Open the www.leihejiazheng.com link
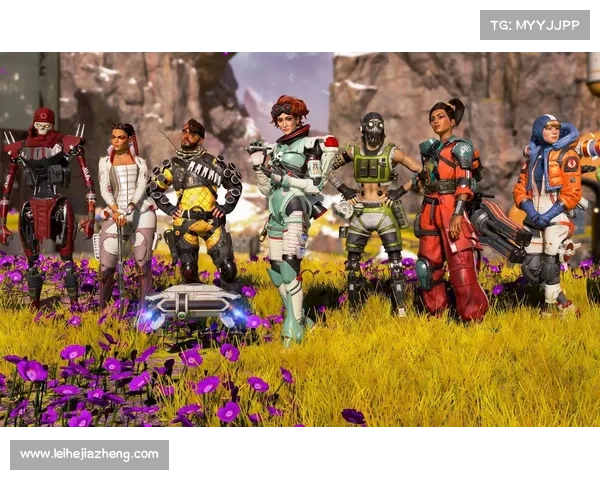Screen dimensions: 600x480 [x=90, y=454]
